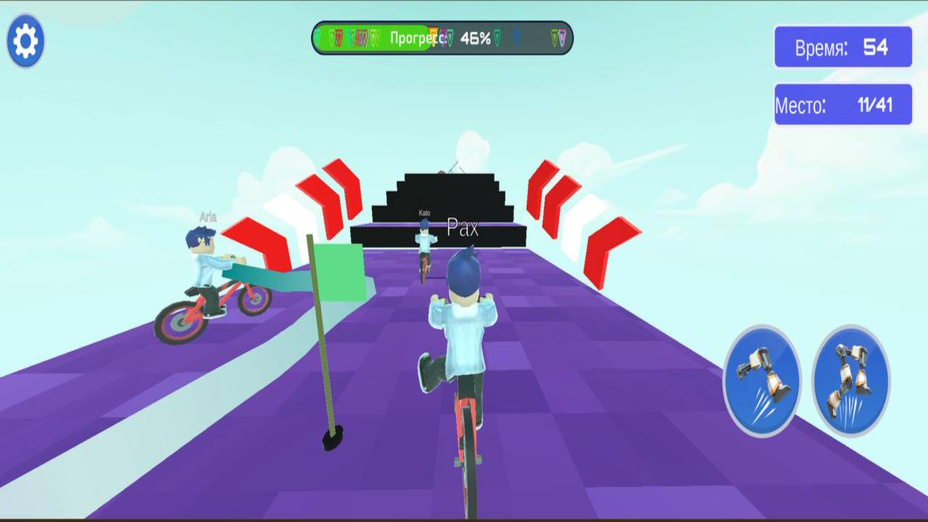
Task: Activate the double robotic legs jump button
Action: (x=850, y=380)
